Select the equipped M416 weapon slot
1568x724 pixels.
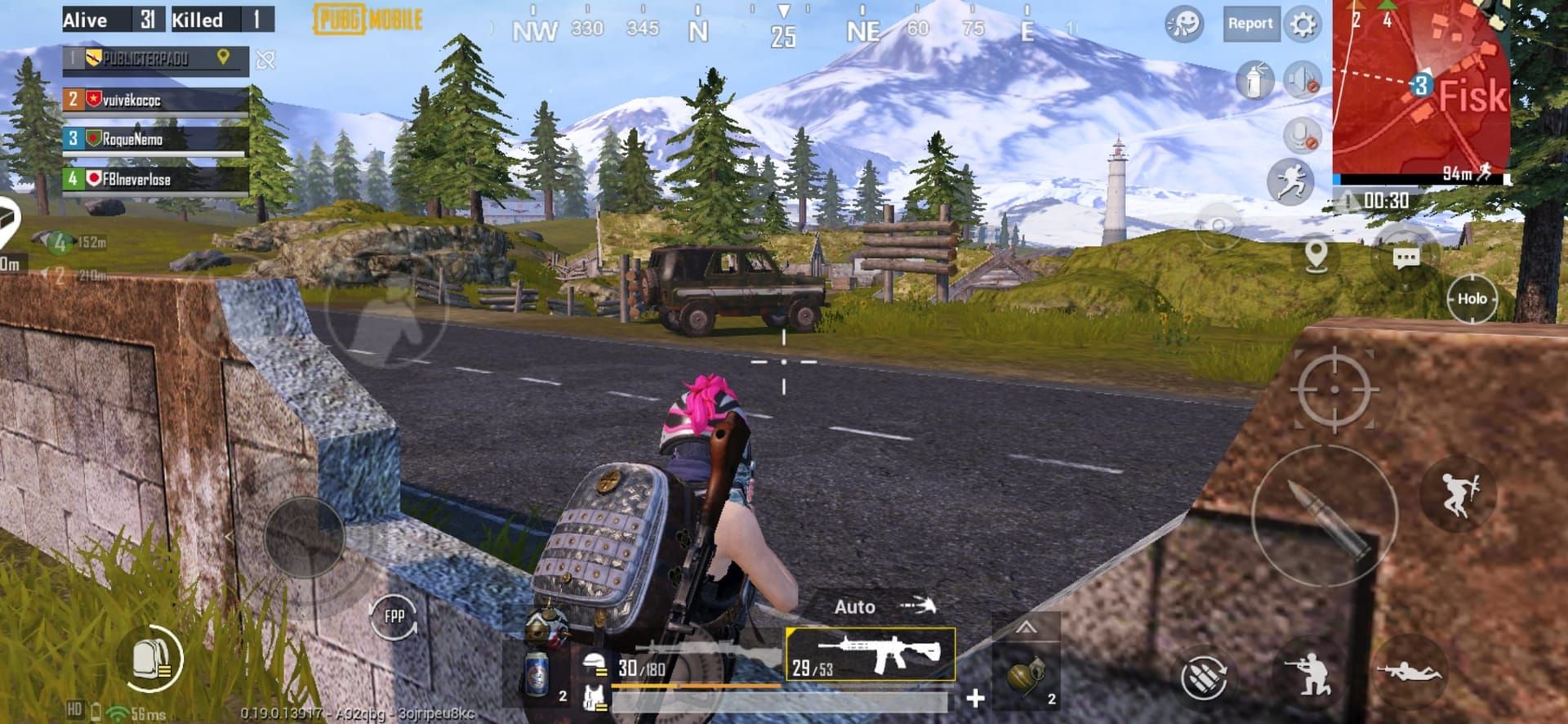coord(870,654)
